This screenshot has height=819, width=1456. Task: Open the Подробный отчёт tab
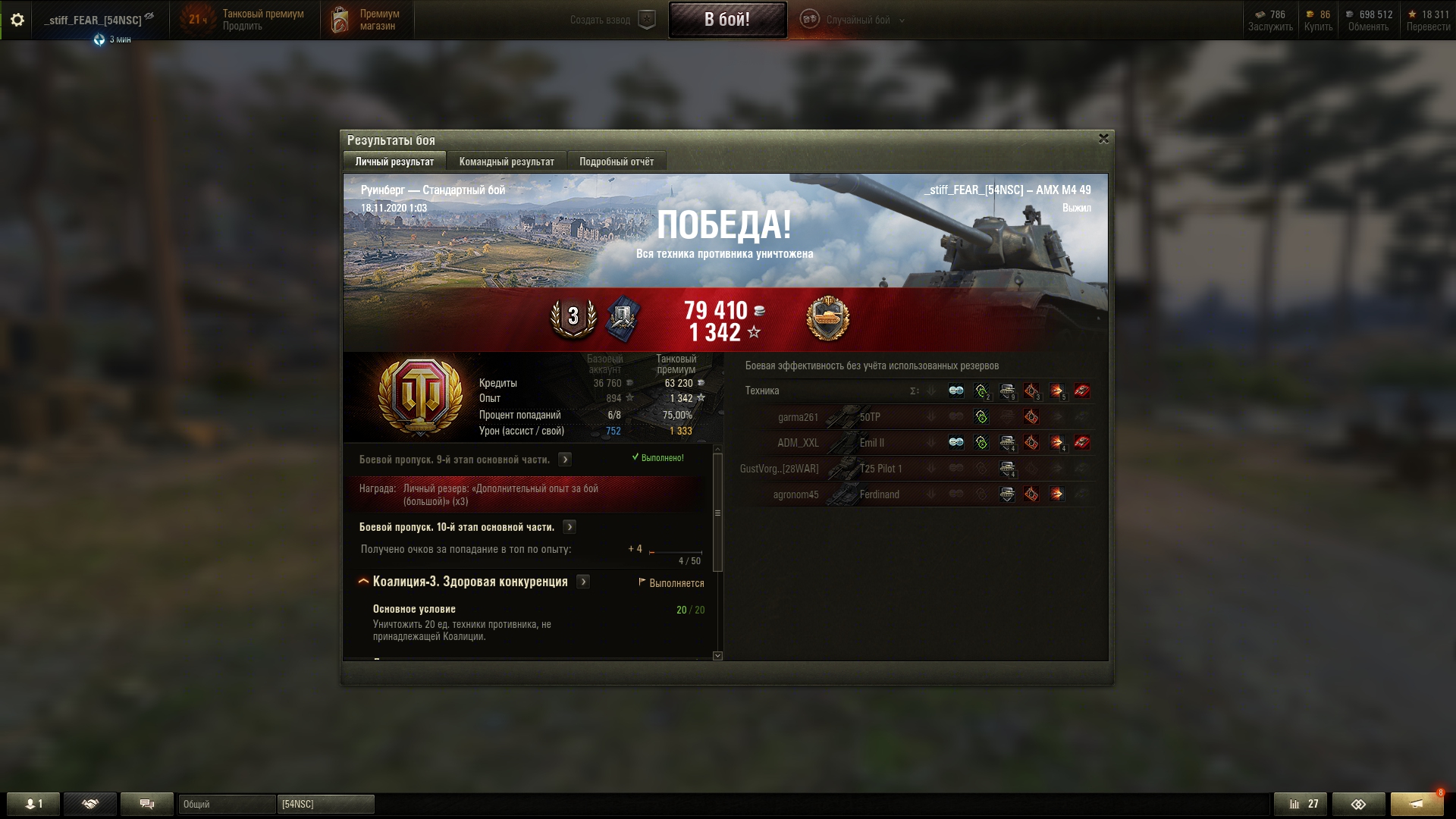pyautogui.click(x=616, y=162)
